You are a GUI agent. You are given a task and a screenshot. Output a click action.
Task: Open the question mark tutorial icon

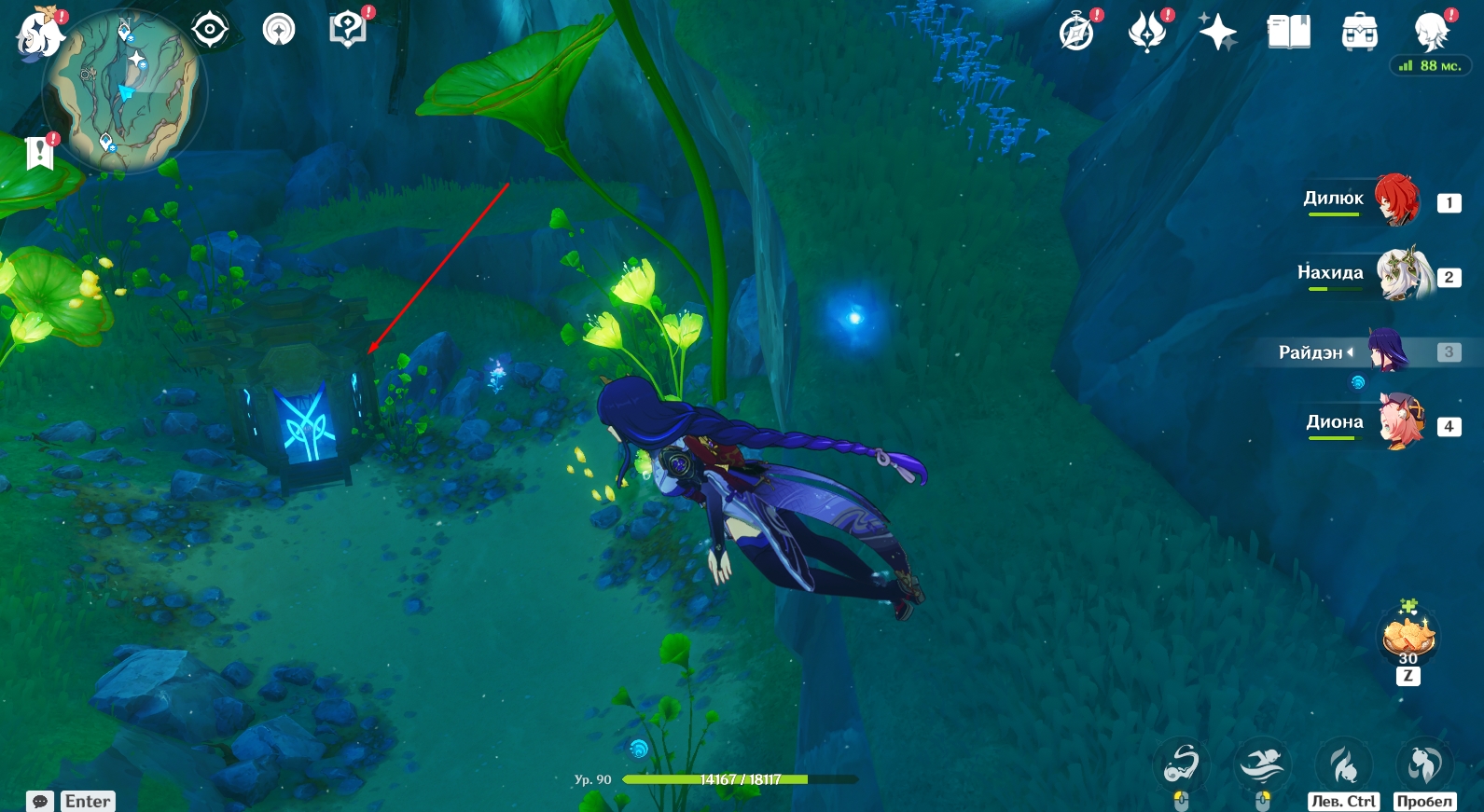pyautogui.click(x=347, y=30)
